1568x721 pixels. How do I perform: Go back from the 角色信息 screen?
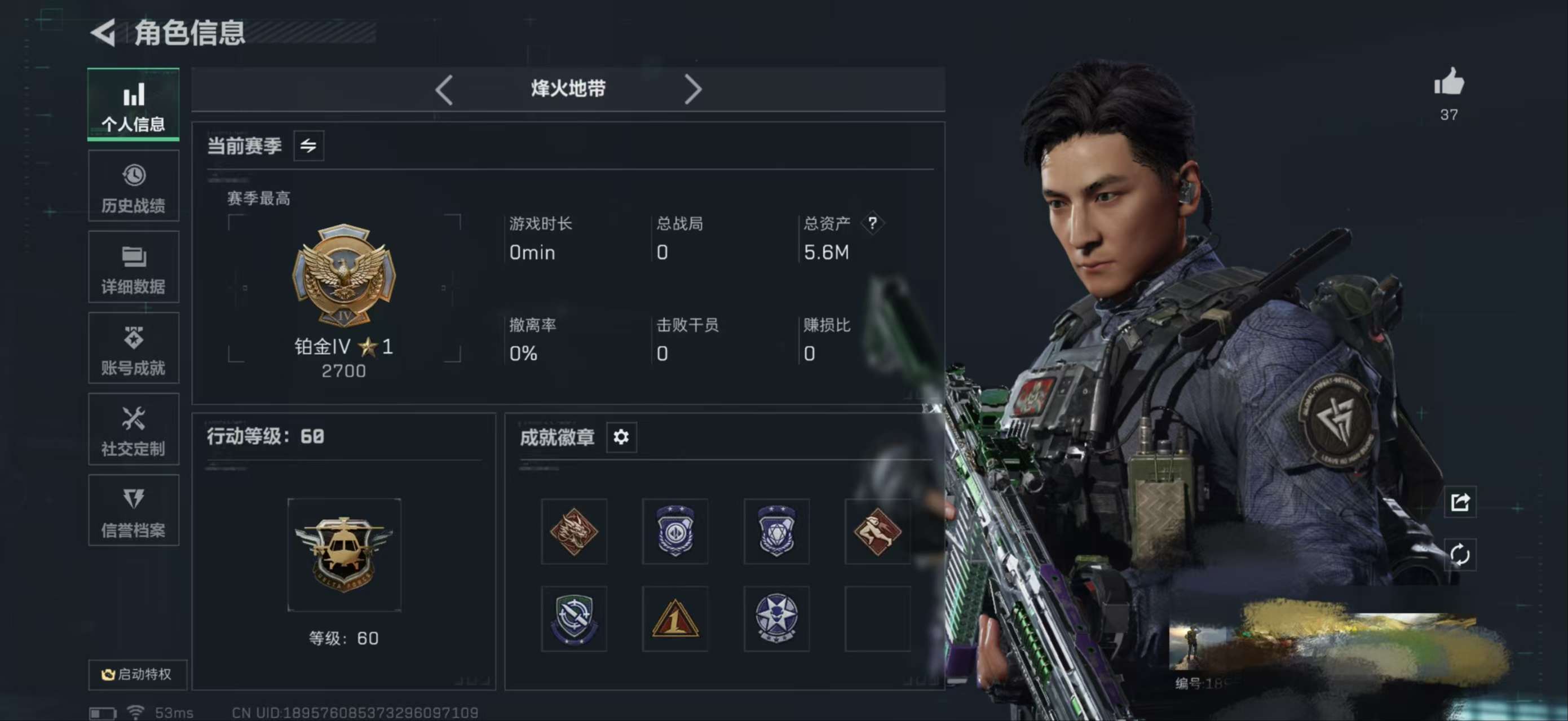coord(104,32)
